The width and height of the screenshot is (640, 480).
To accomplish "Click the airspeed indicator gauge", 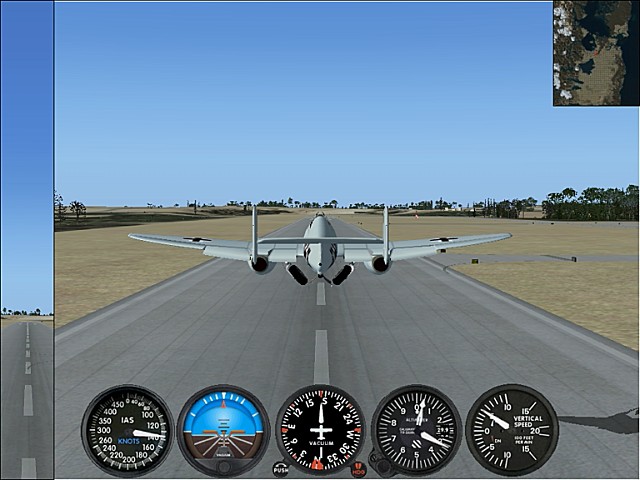I will point(127,430).
